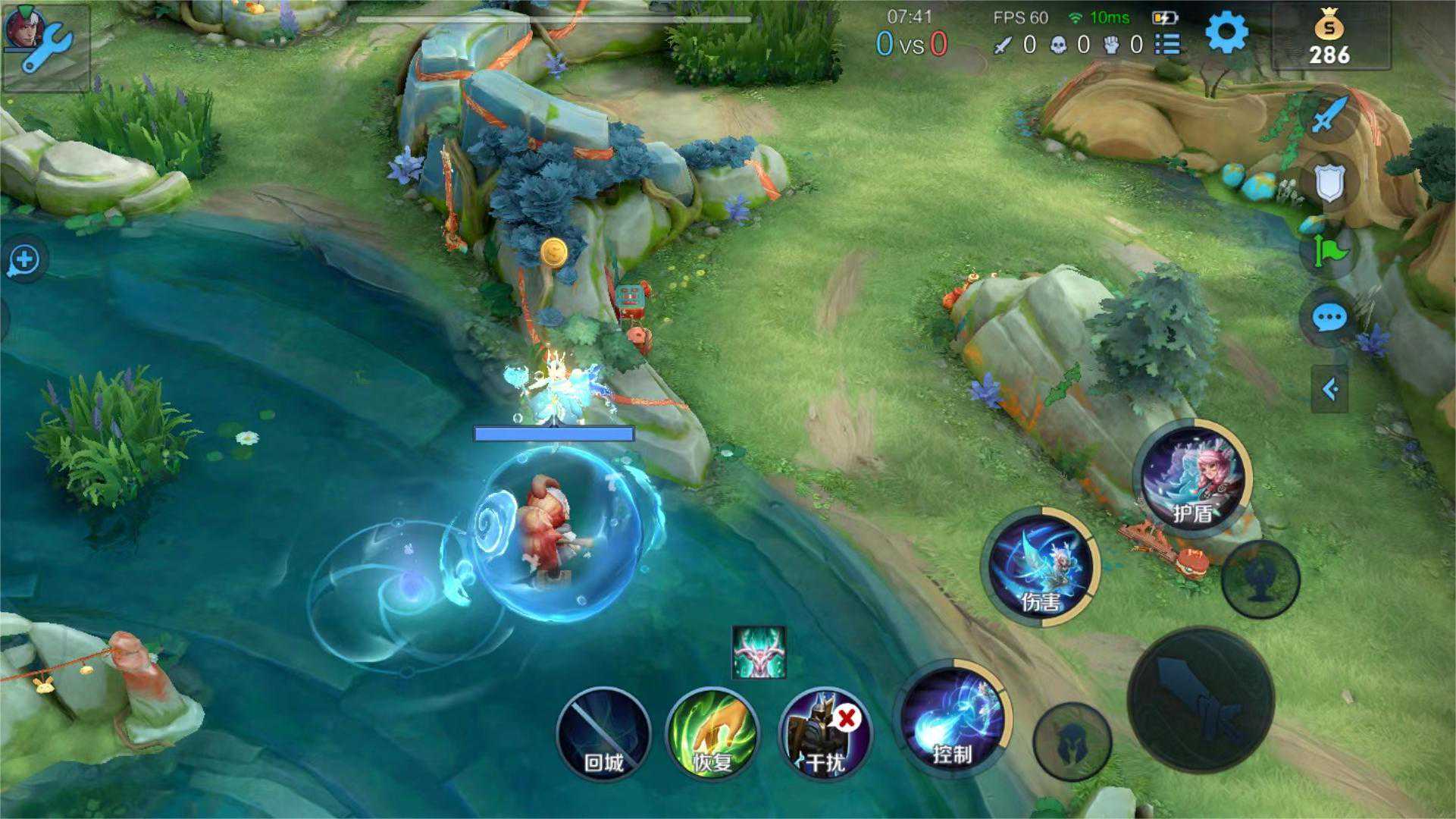This screenshot has height=819, width=1456.
Task: Tap the magnifier plus camera button
Action: [x=24, y=260]
